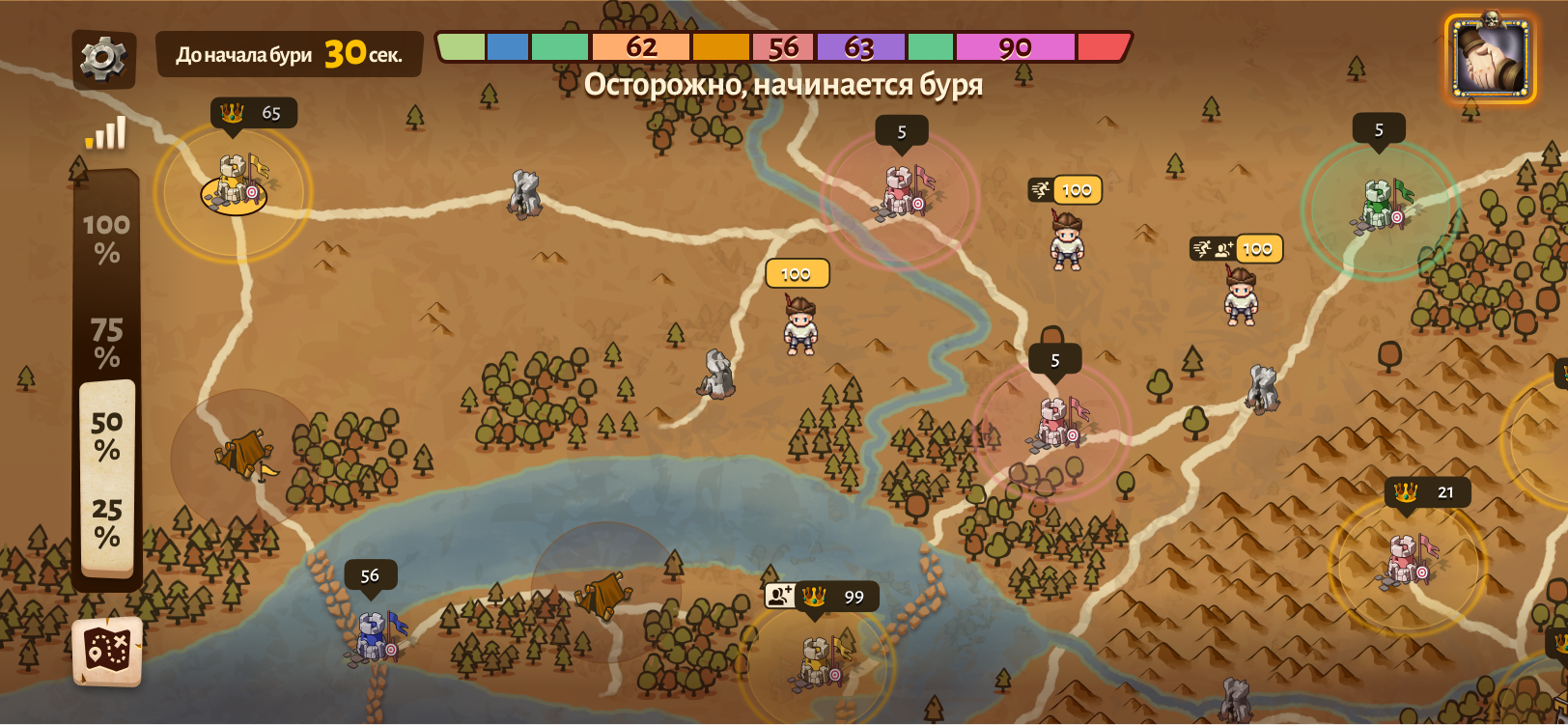Set troop send amount to 100%
Viewport: 1568px width, 725px height.
(106, 238)
